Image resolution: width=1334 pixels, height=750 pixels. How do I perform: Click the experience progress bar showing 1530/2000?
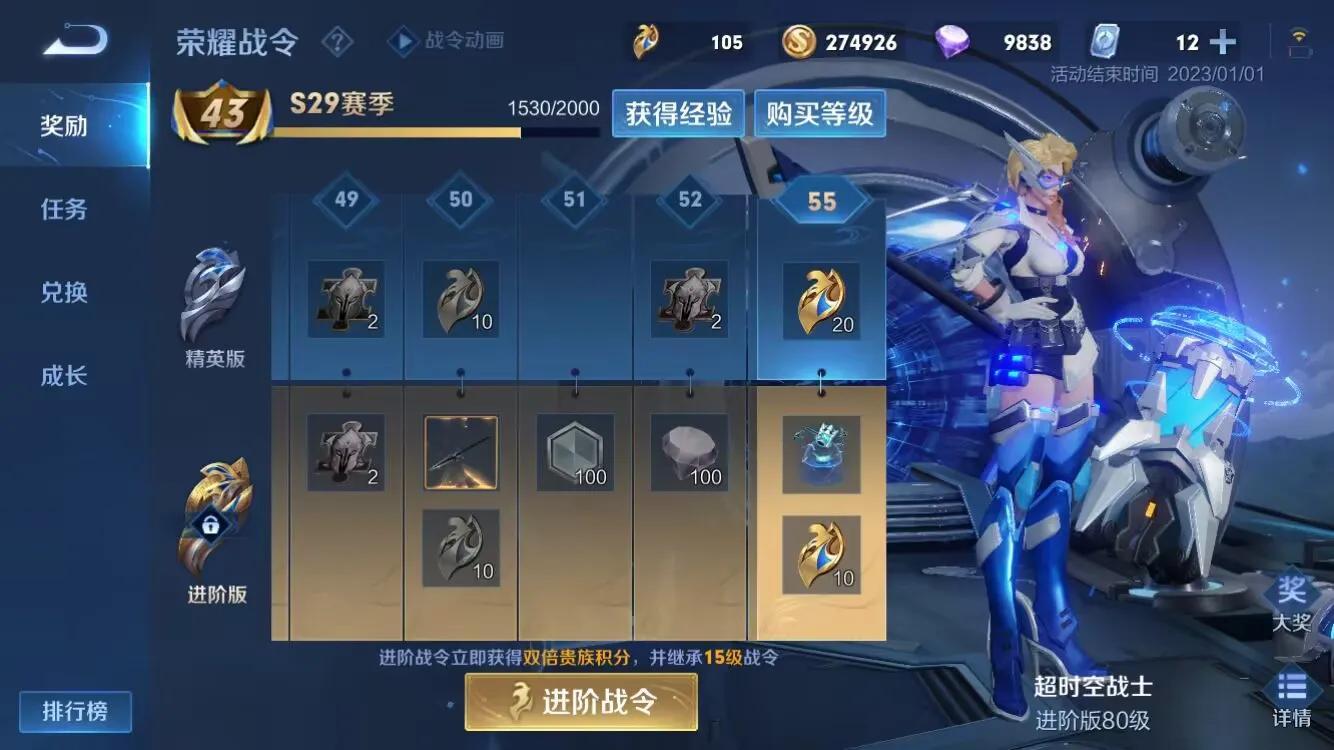tap(430, 130)
